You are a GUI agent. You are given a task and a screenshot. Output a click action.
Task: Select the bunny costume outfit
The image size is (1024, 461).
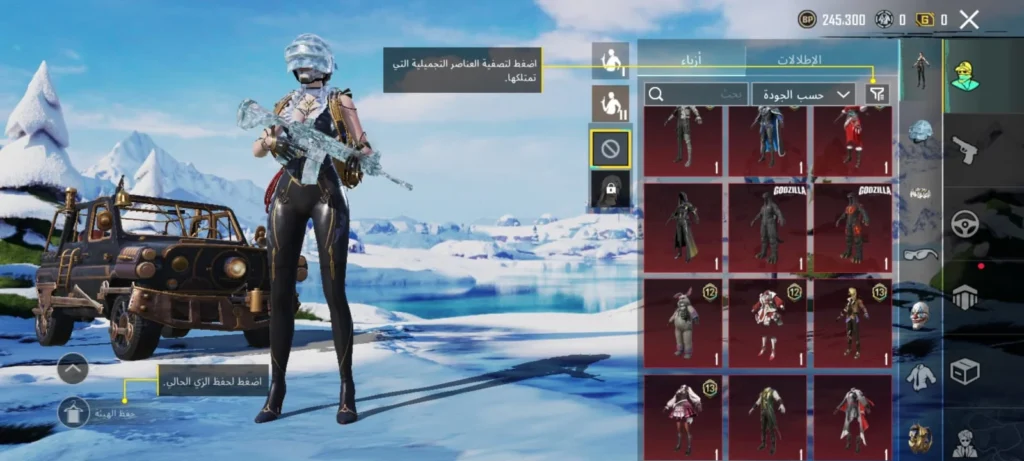point(683,322)
